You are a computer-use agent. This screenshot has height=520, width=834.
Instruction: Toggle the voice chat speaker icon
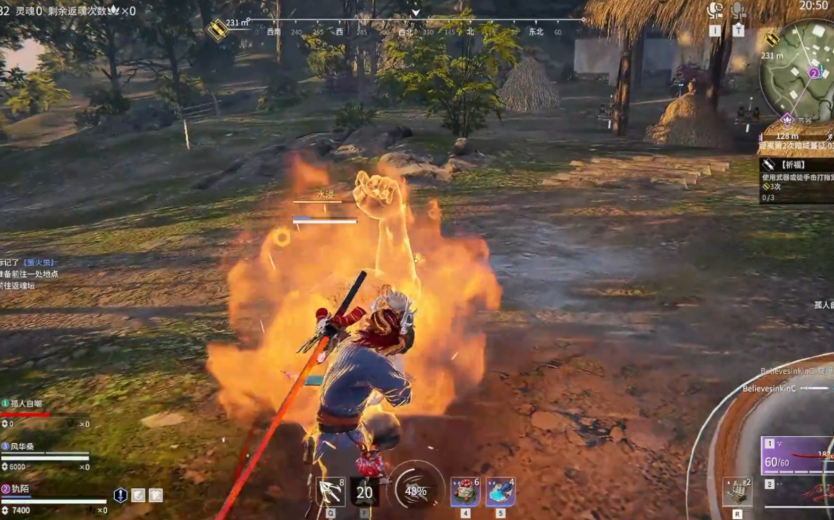coord(715,11)
